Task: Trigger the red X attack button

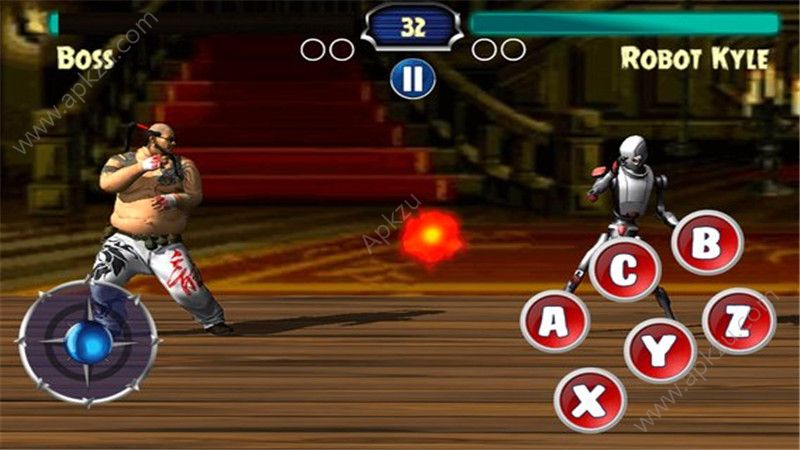Action: tap(590, 400)
